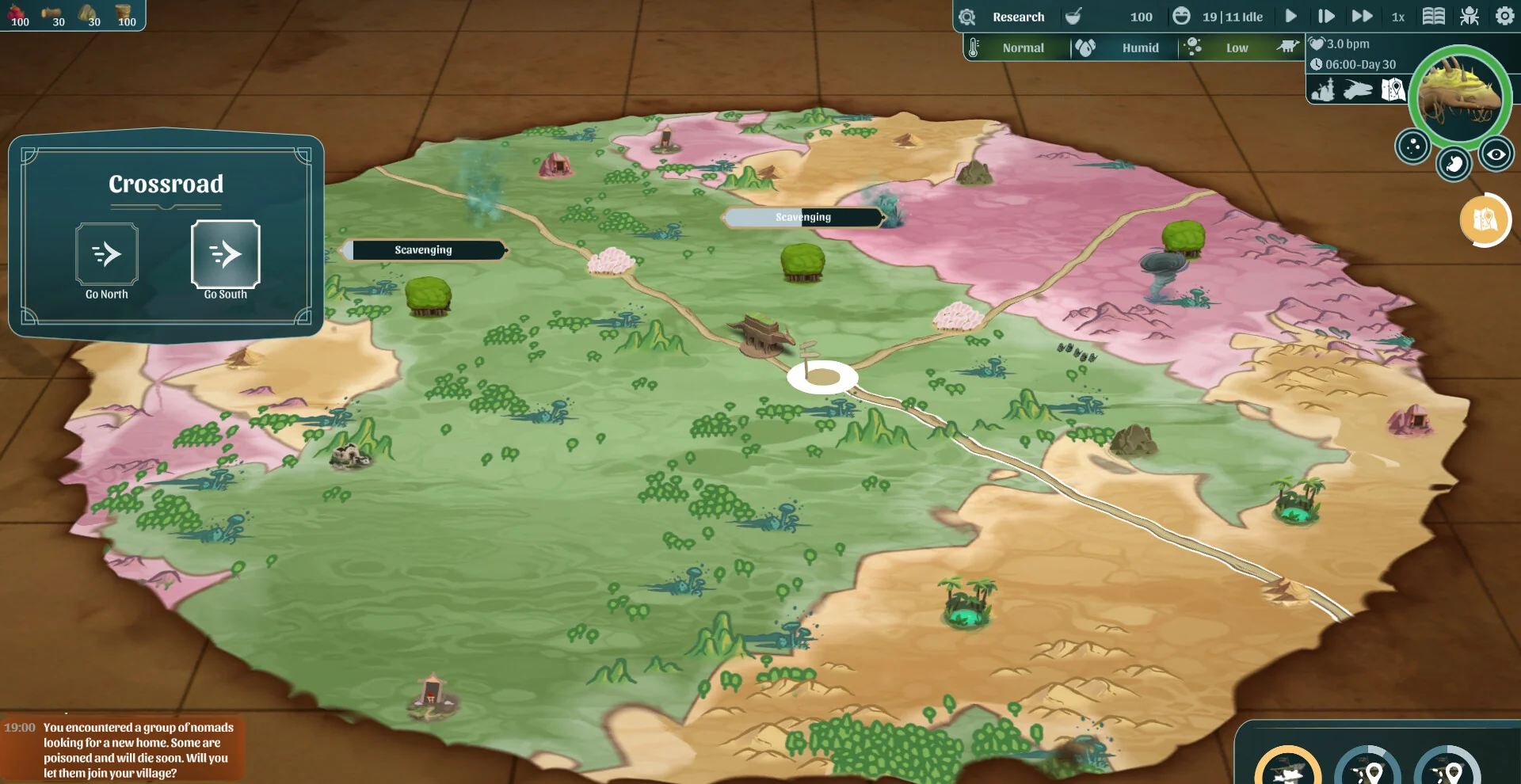Open the Research panel
The image size is (1521, 784).
(1018, 17)
